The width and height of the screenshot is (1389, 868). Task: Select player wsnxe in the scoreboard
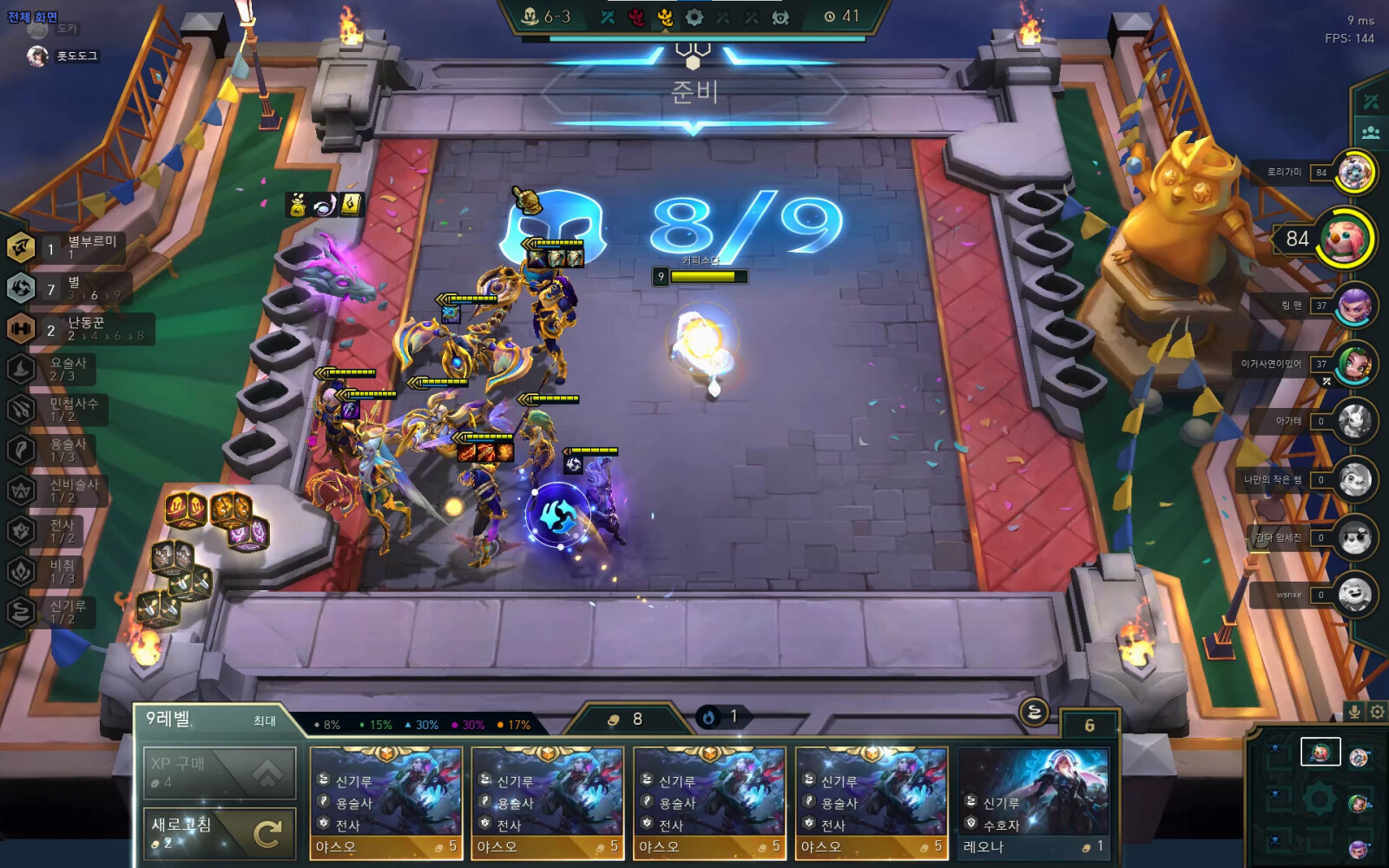coord(1353,595)
